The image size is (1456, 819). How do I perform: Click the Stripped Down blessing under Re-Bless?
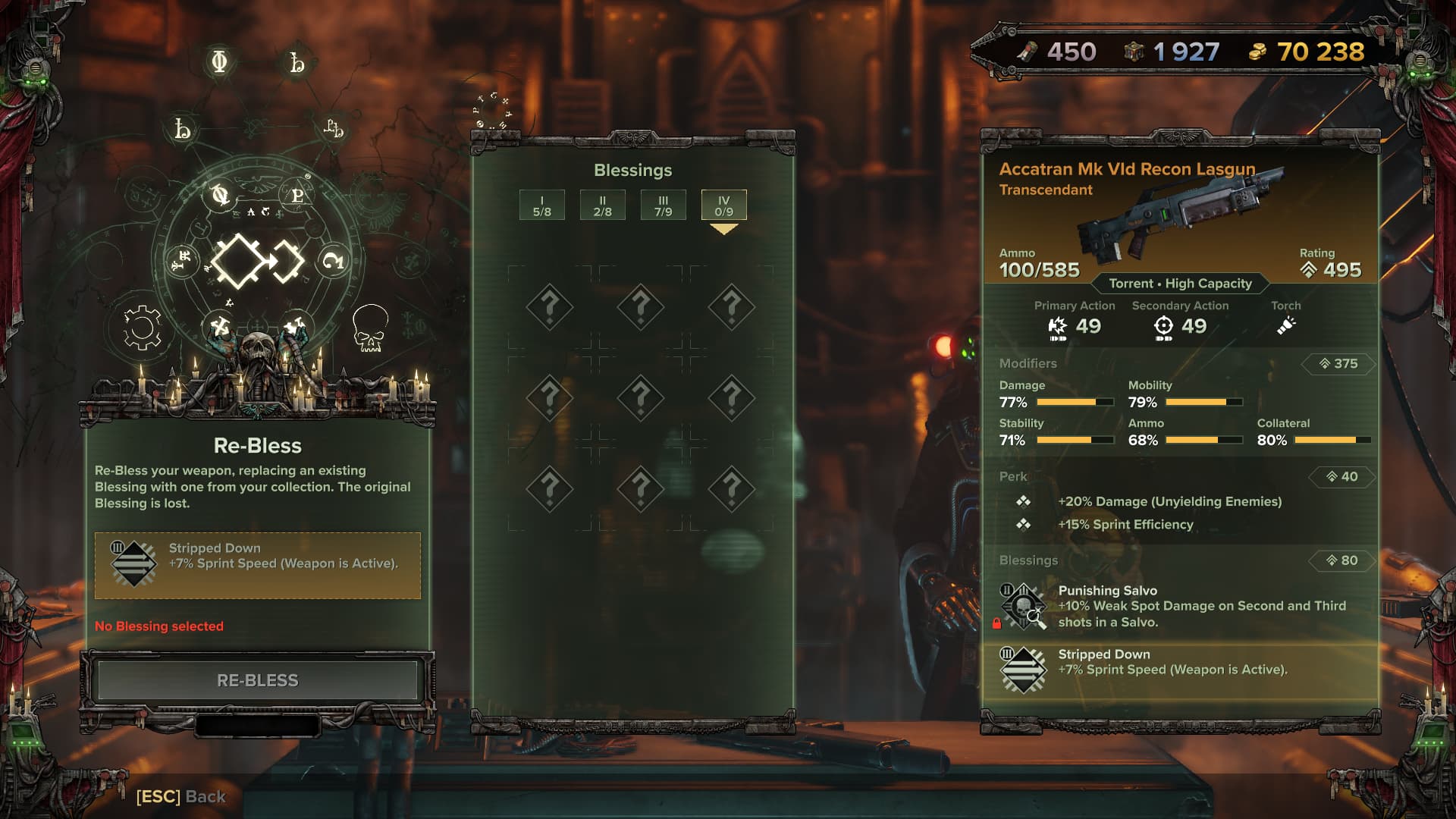click(x=257, y=565)
